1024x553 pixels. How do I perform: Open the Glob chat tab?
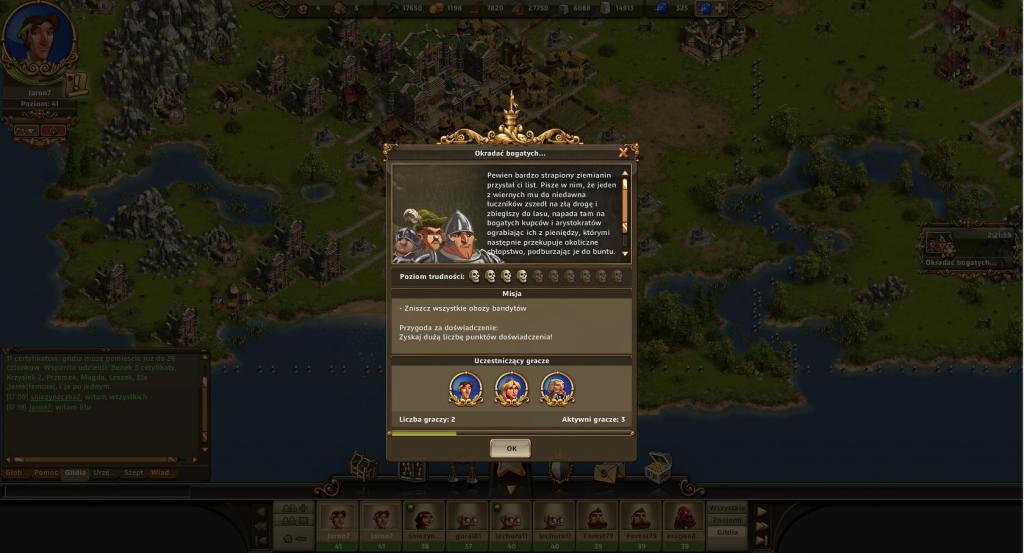(16, 472)
